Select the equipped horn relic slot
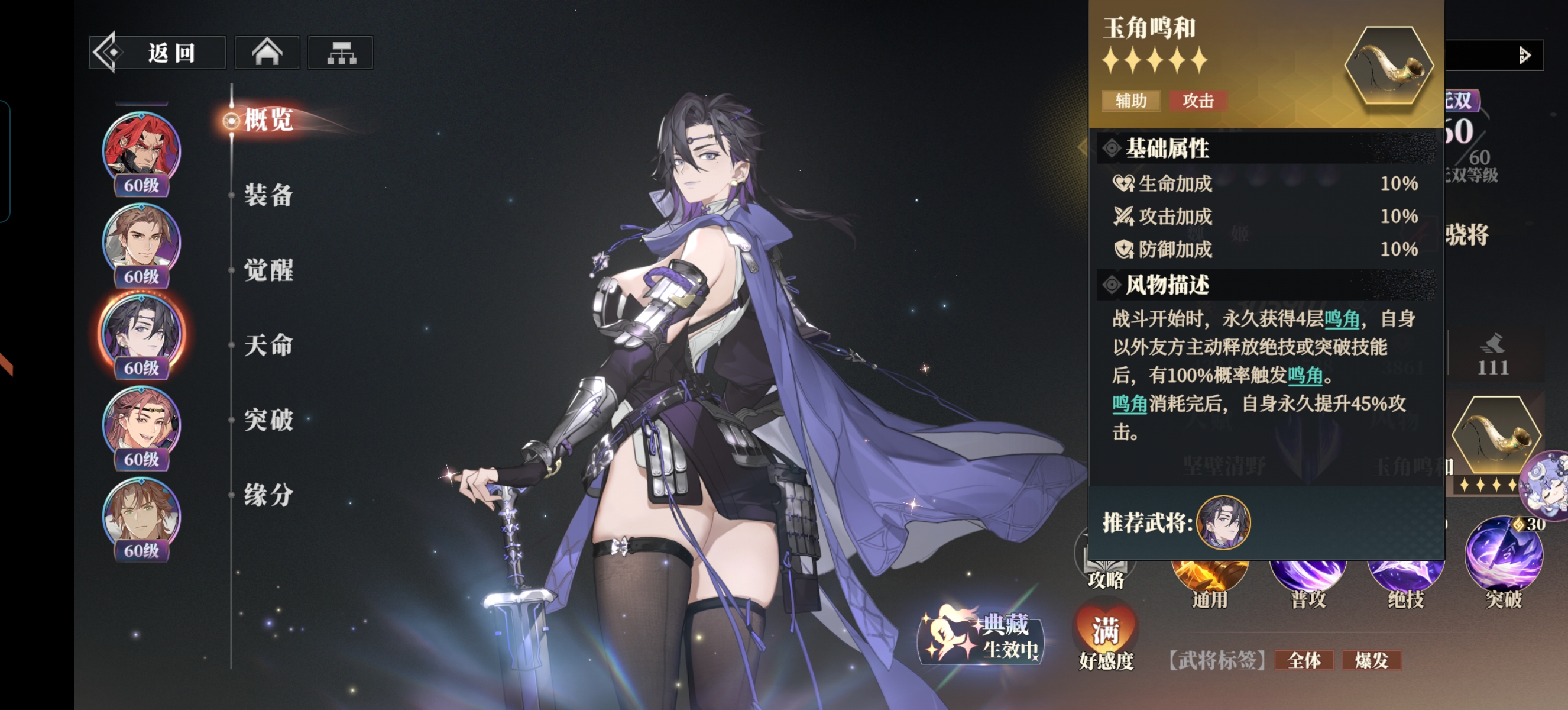Image resolution: width=1568 pixels, height=710 pixels. [1495, 437]
